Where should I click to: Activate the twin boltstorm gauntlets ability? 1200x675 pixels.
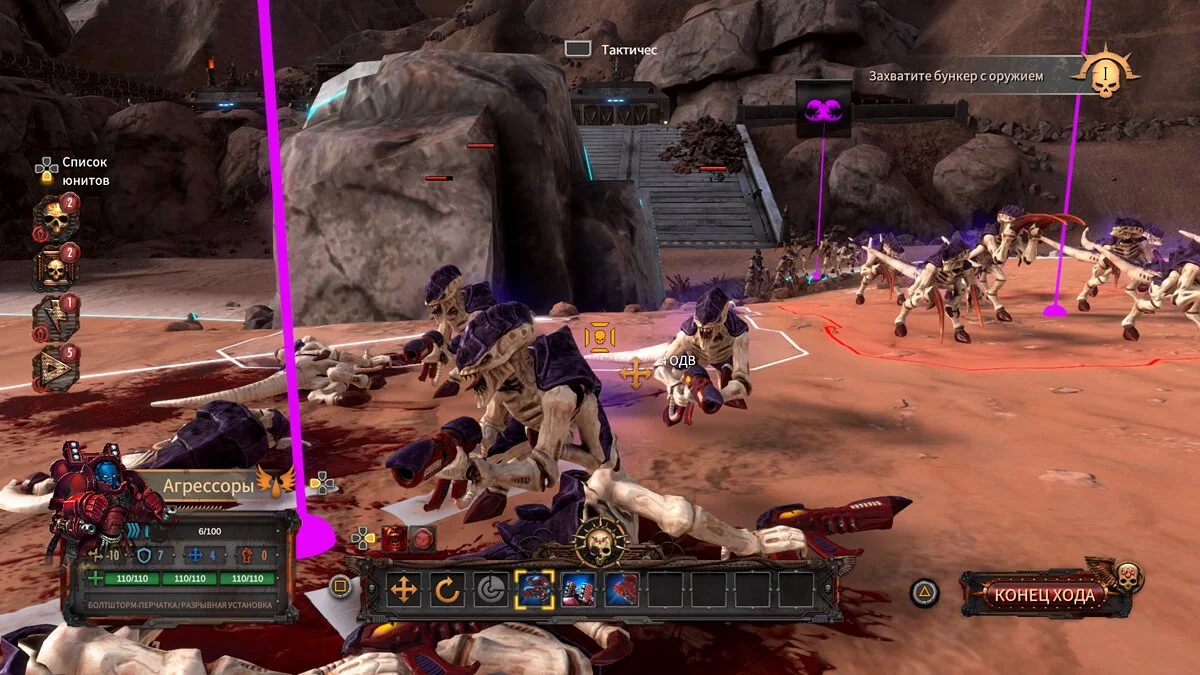pos(578,590)
